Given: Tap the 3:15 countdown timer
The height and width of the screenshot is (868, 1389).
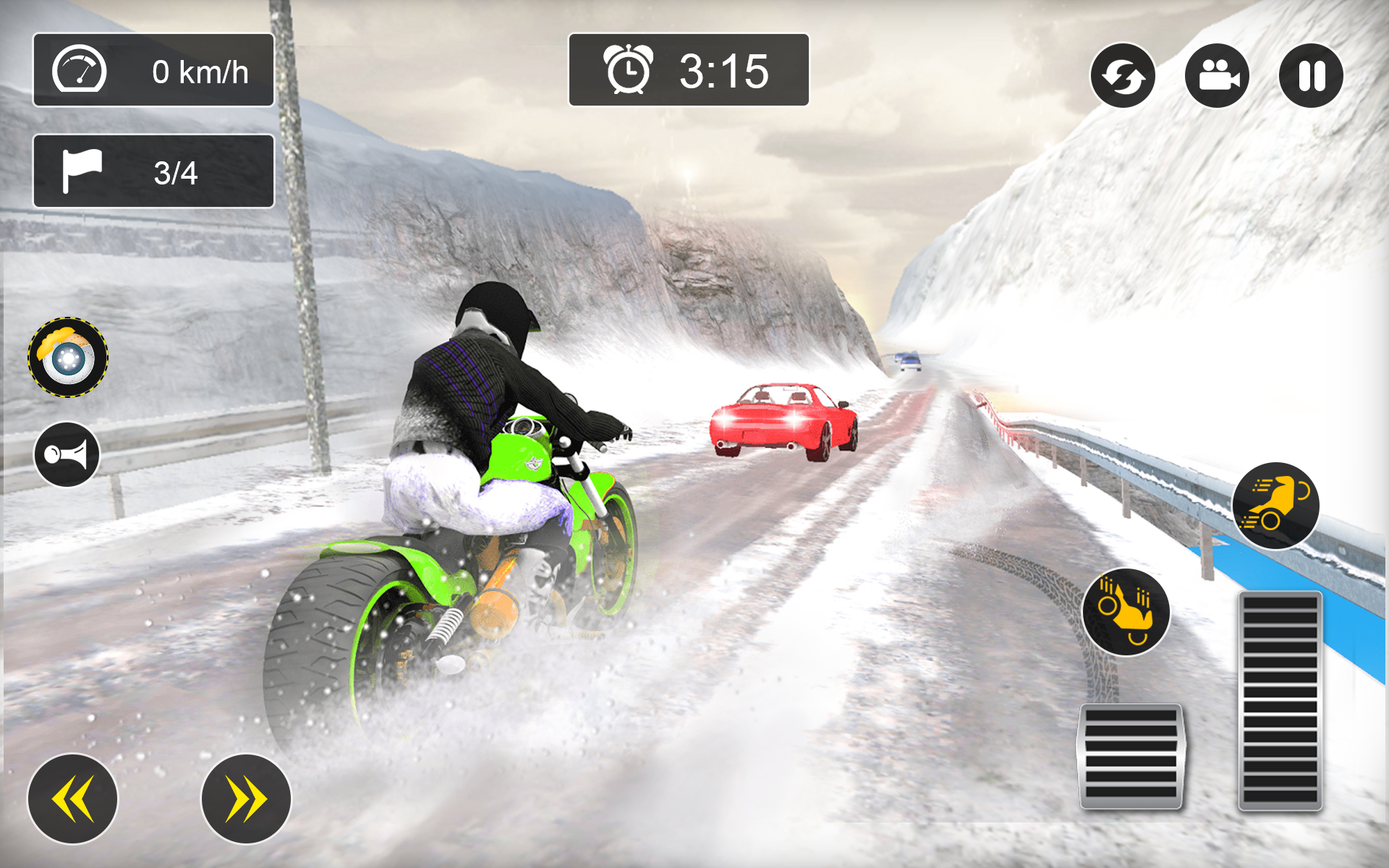Looking at the screenshot, I should click(723, 70).
